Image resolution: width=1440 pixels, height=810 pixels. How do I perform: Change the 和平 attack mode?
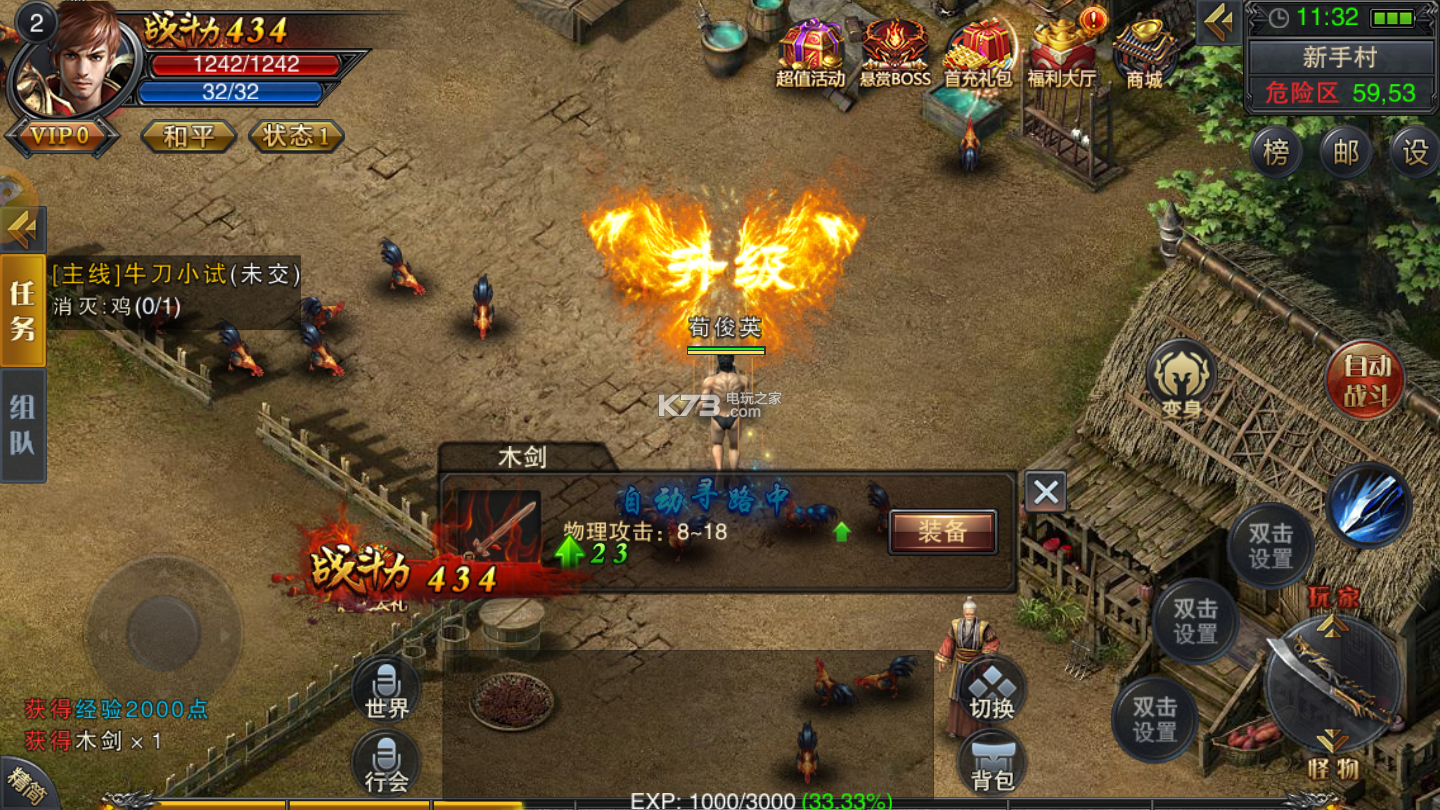pos(188,136)
